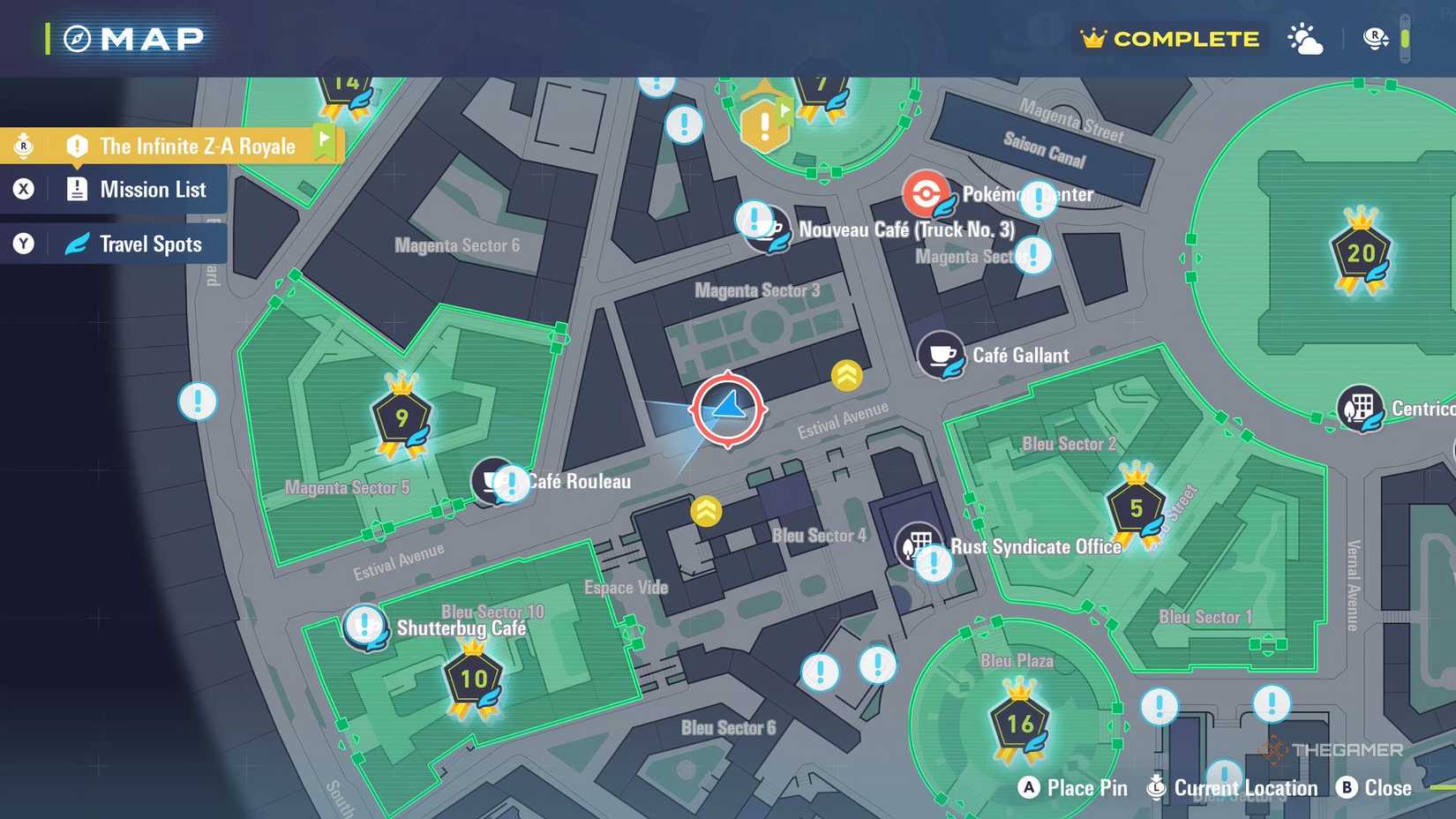Click the exclamation marker in Bleu Plaza area
1456x819 pixels.
click(x=1158, y=706)
